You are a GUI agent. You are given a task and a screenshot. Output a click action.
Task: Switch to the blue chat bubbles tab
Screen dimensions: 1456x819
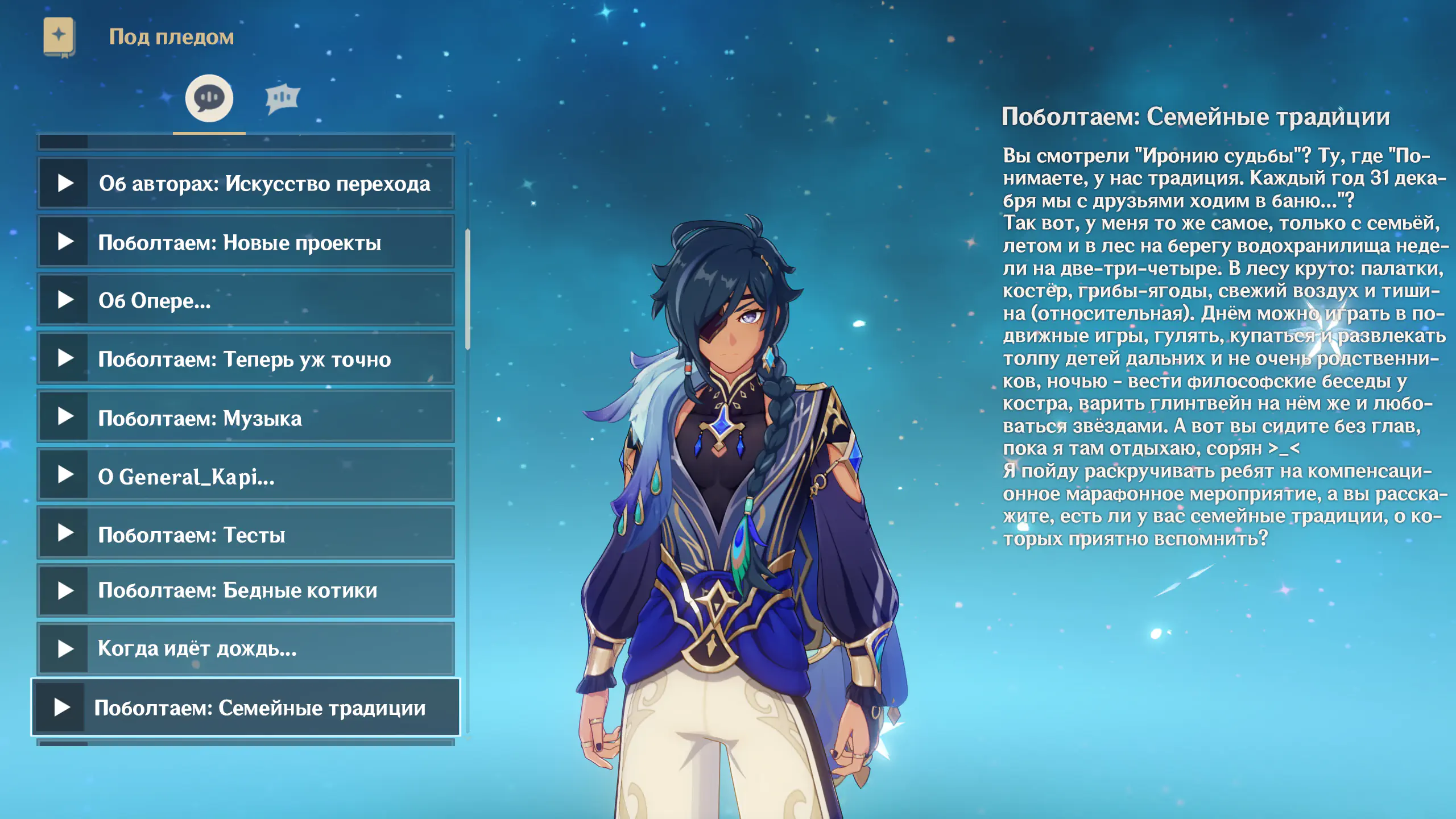coord(282,98)
